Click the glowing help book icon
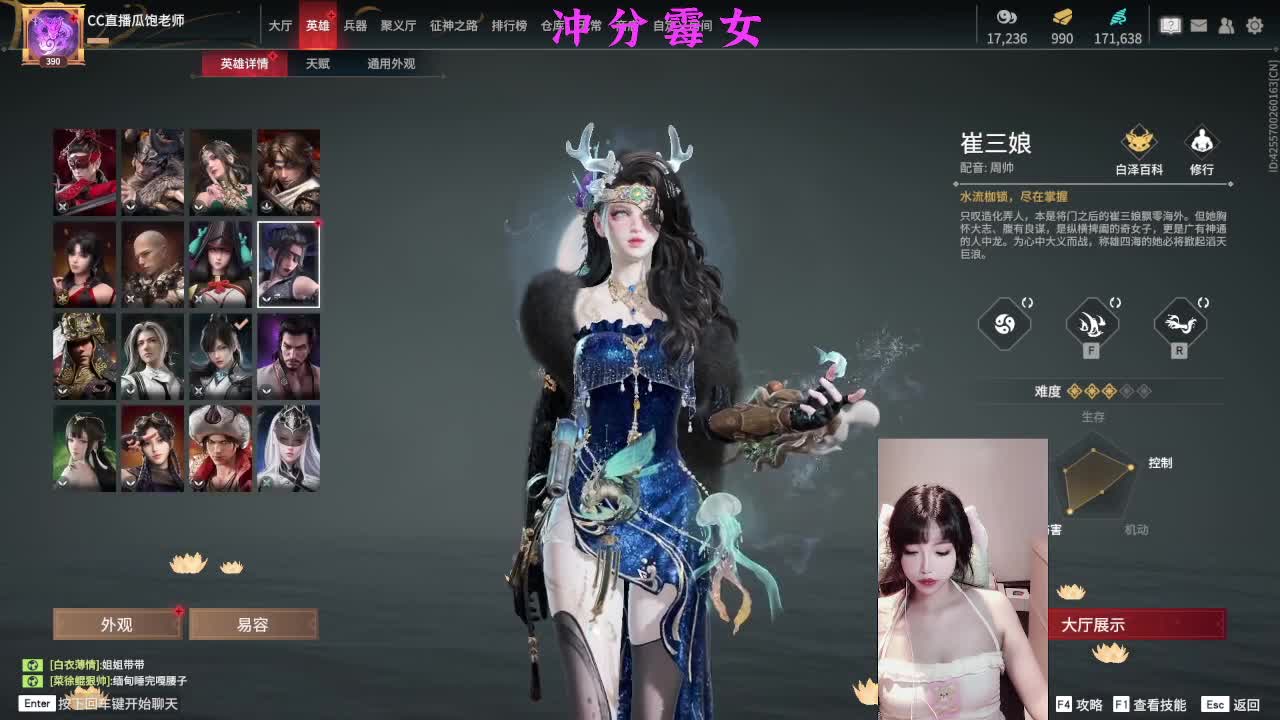 pyautogui.click(x=1170, y=24)
